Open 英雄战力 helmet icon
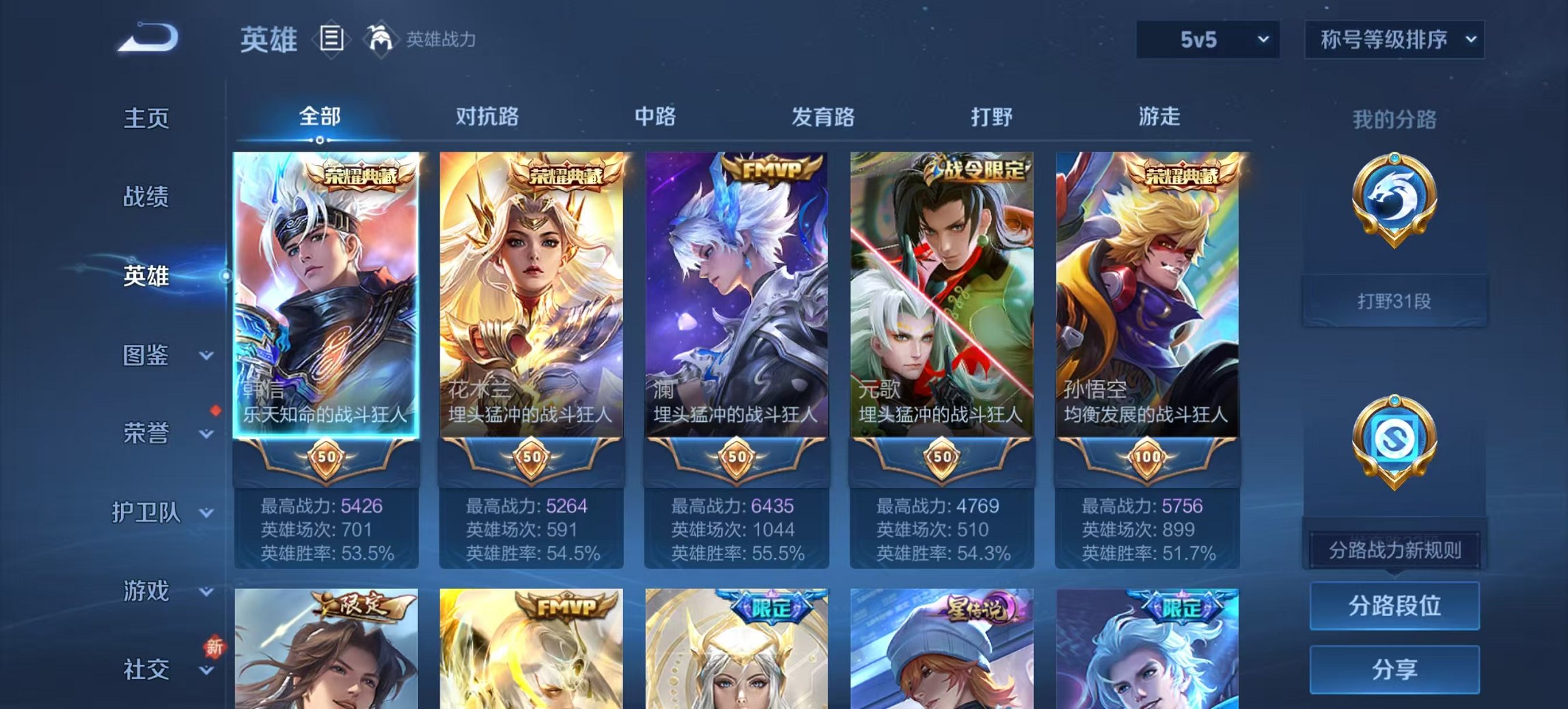 pos(380,39)
